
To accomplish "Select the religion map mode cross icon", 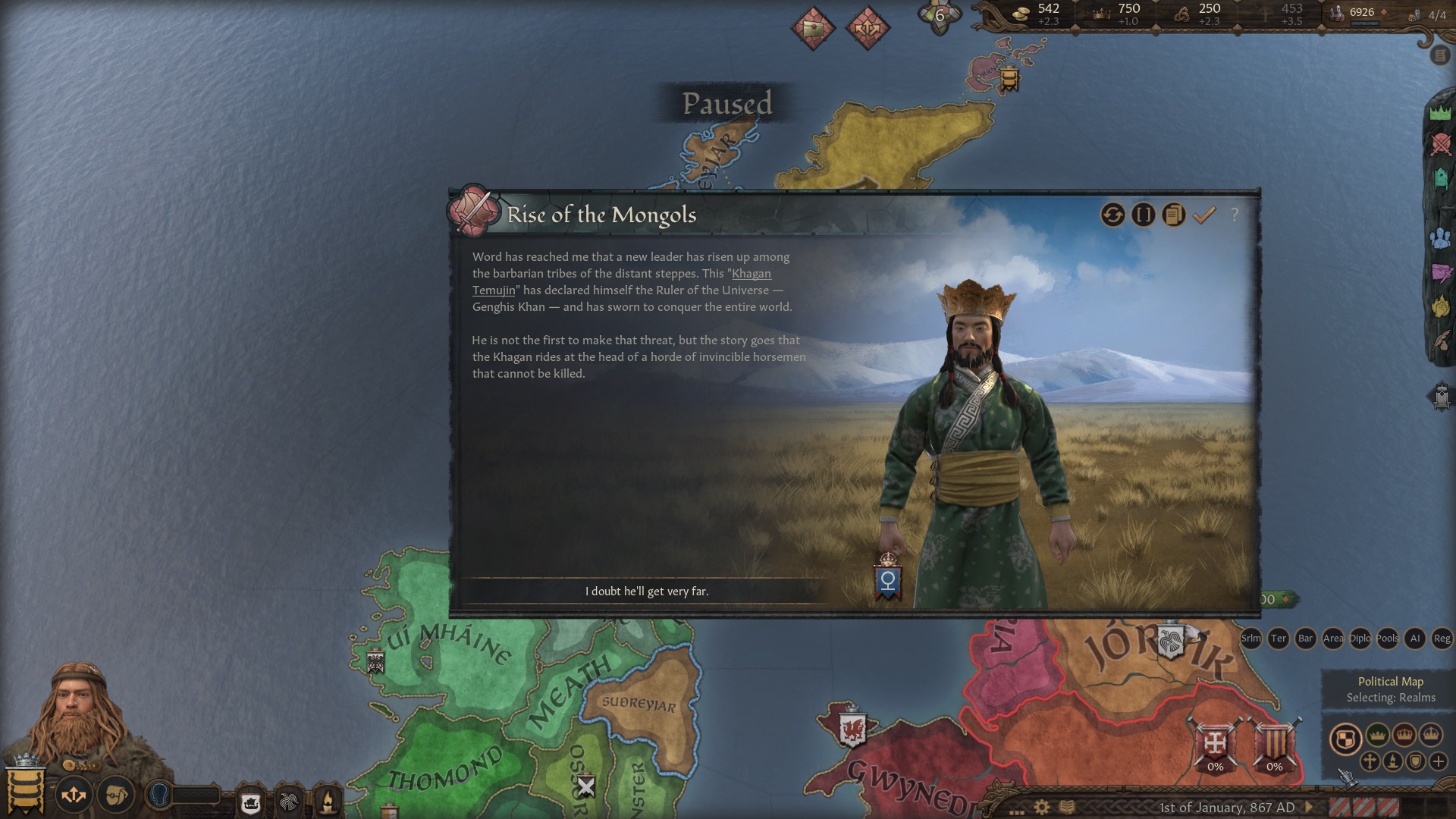I will (x=1370, y=761).
